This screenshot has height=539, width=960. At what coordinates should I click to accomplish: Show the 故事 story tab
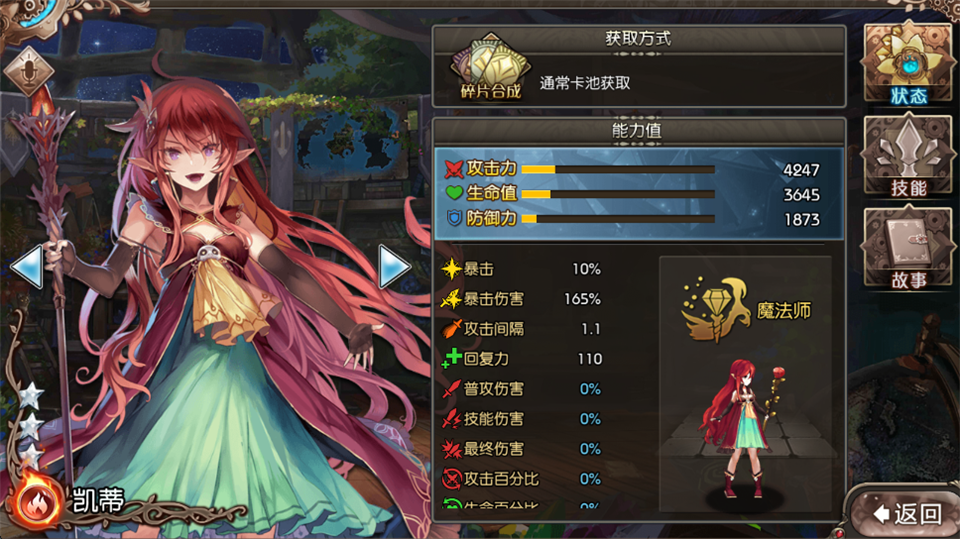tap(908, 250)
